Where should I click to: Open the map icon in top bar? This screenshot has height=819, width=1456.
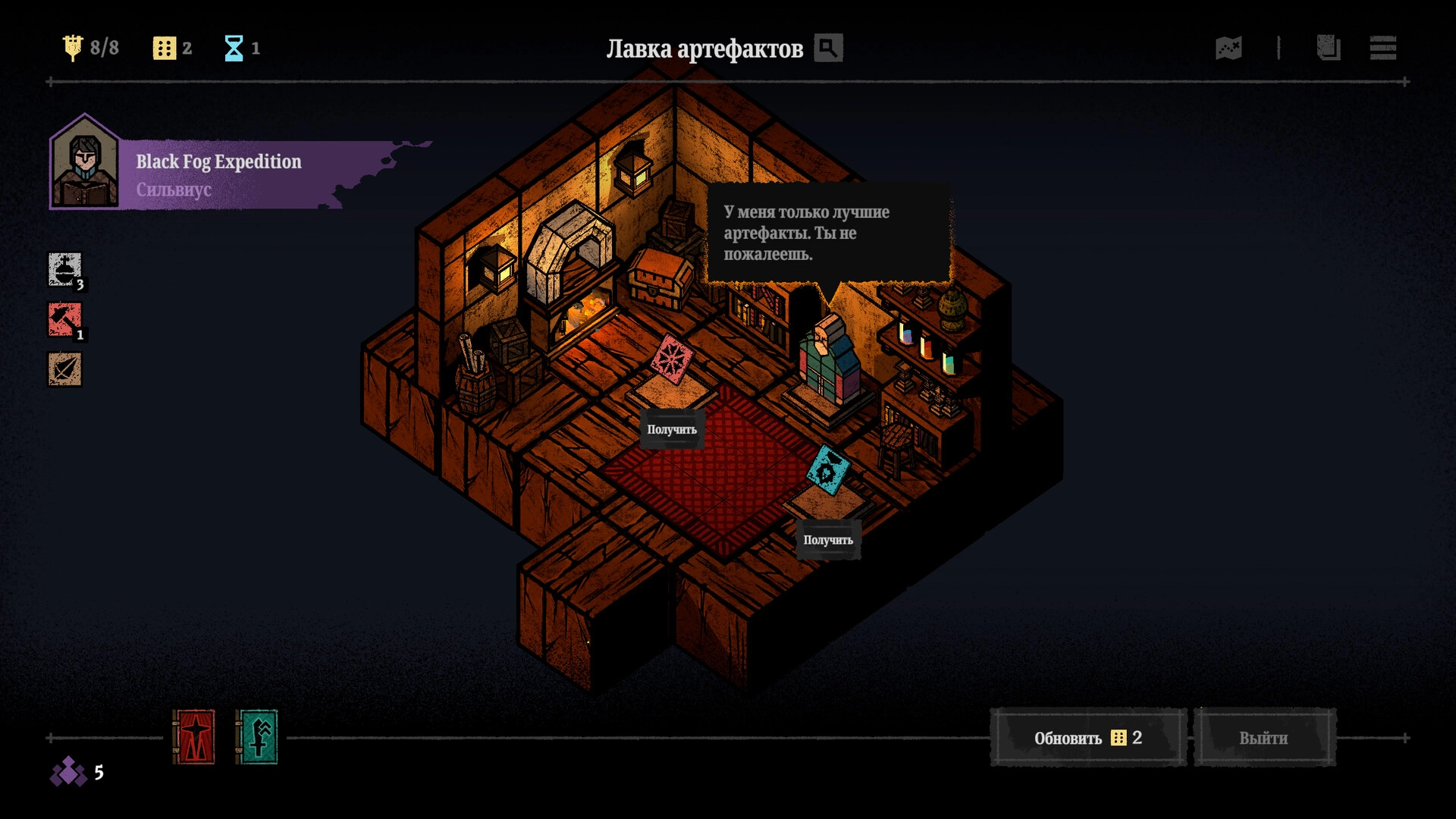click(1228, 48)
